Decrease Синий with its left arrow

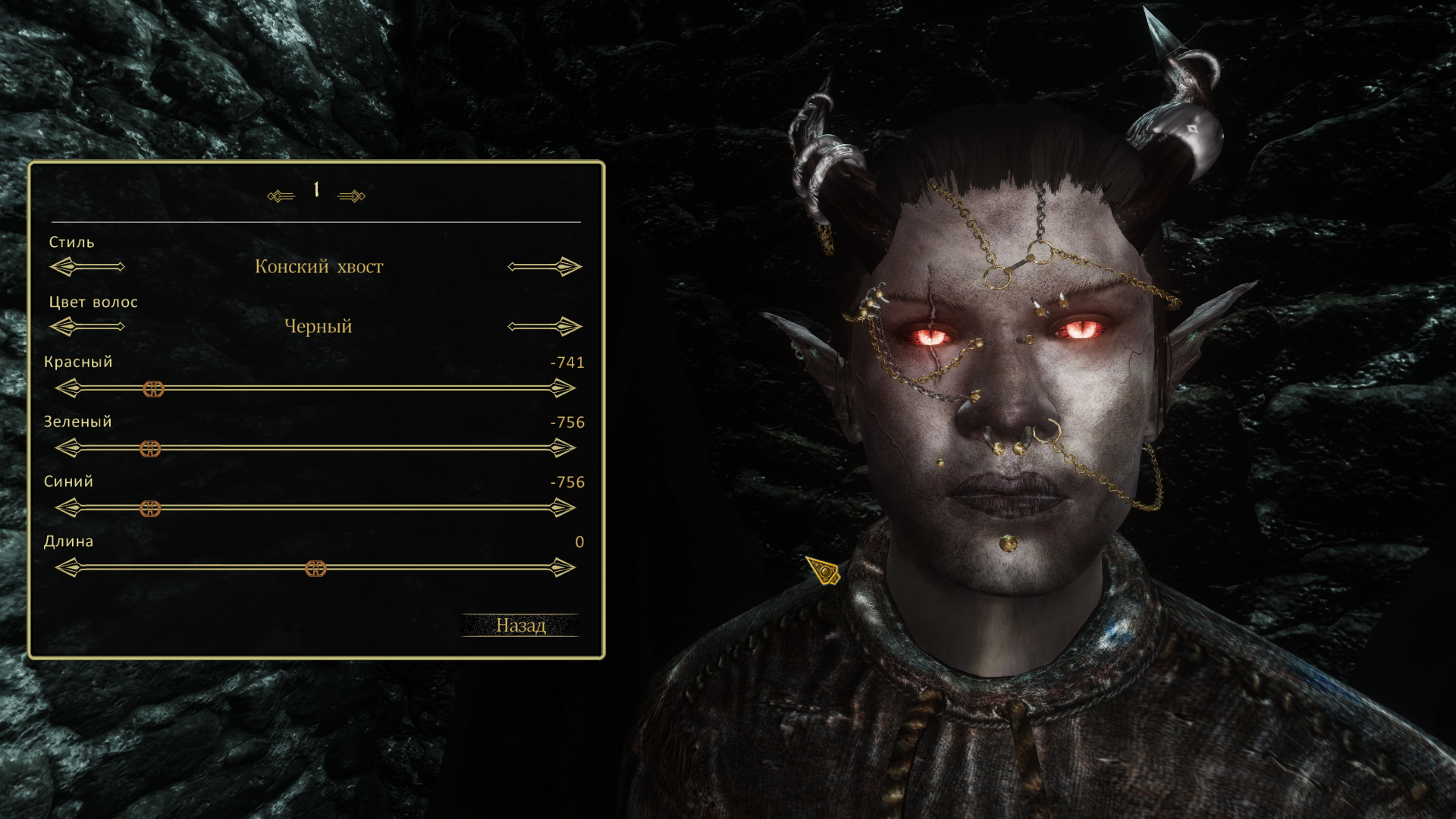[x=69, y=508]
